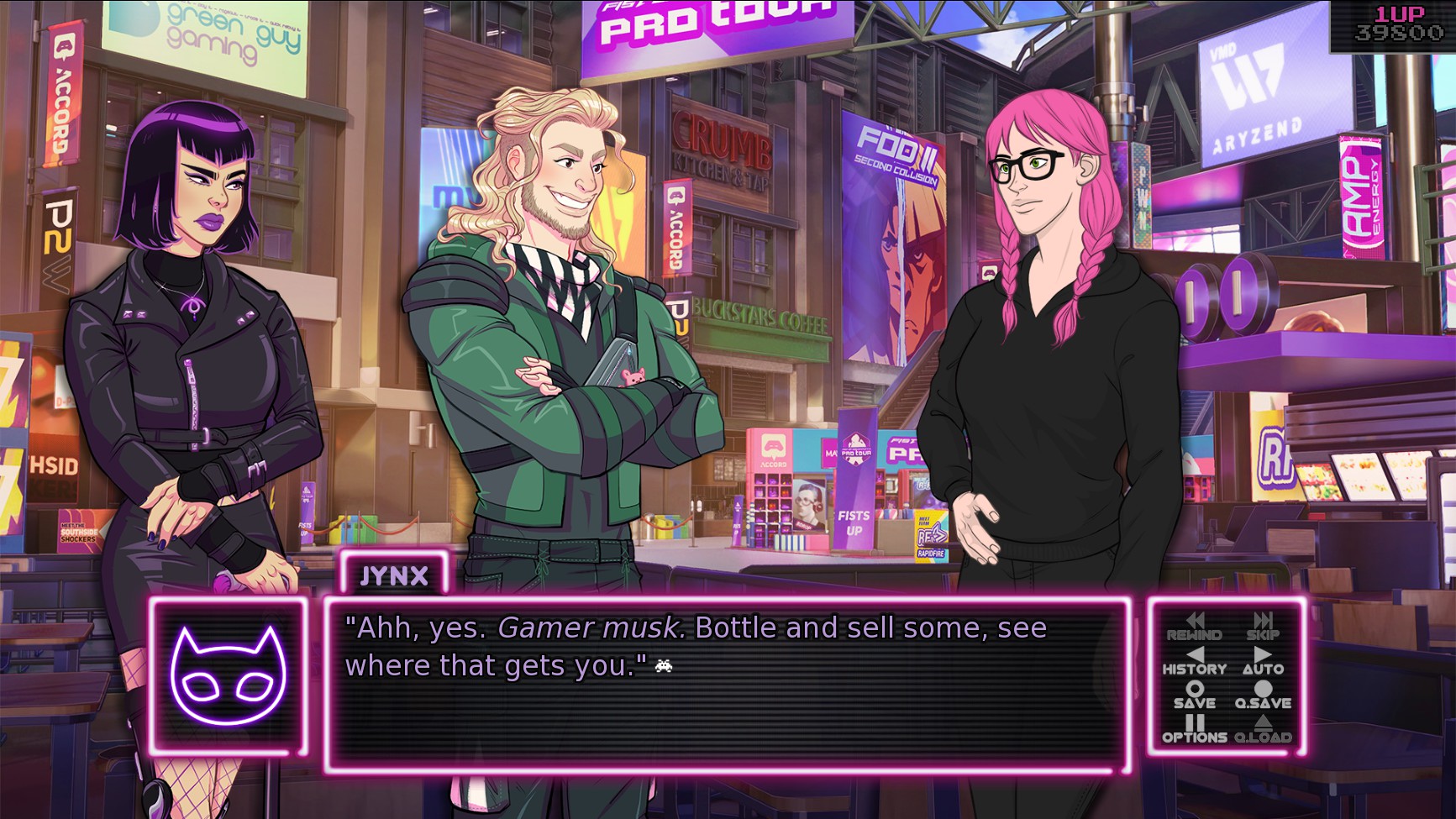Skip ahead through dialogue
The width and height of the screenshot is (1456, 819).
[x=1263, y=627]
